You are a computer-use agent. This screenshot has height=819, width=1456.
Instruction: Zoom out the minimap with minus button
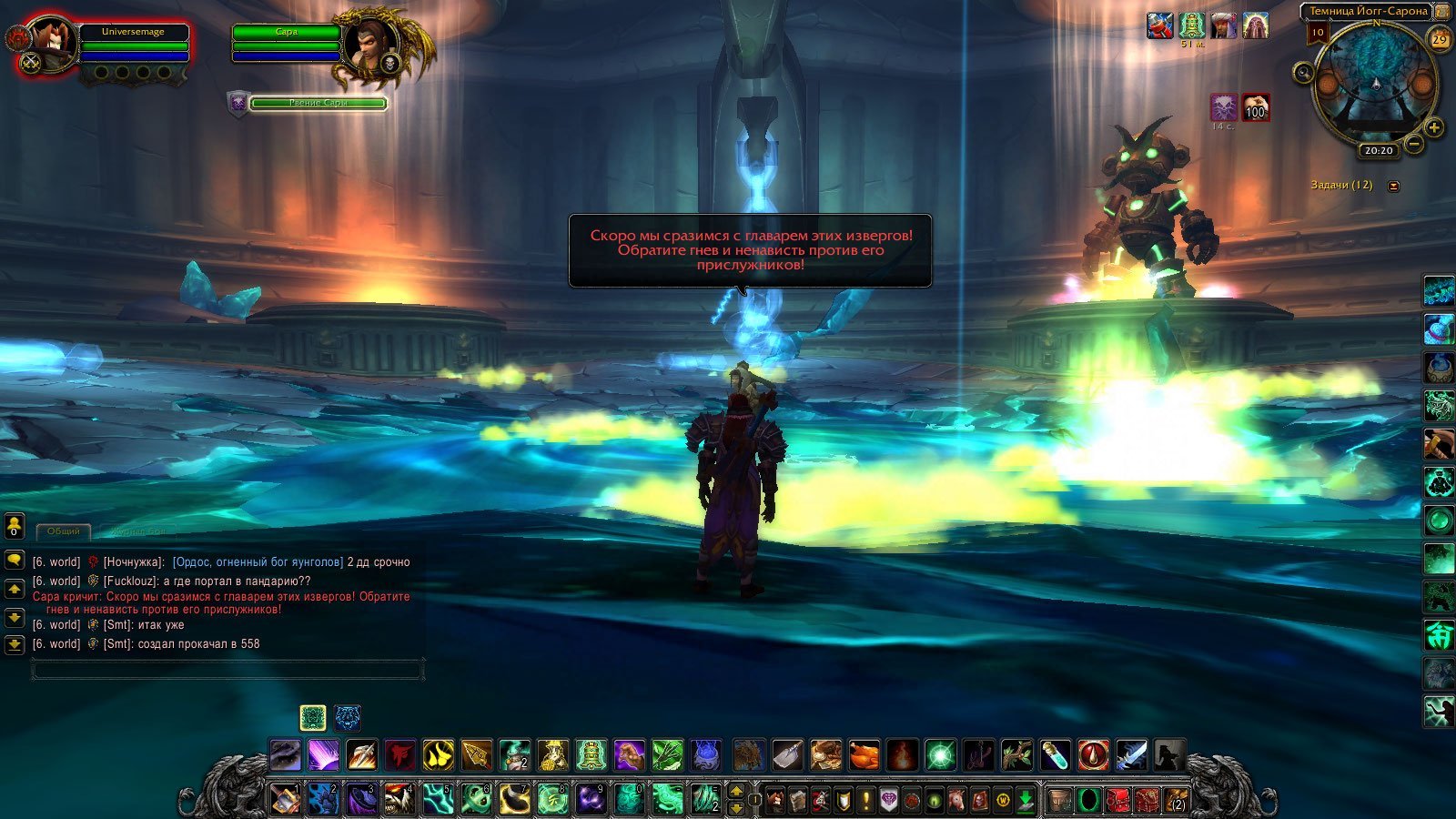(x=1414, y=144)
